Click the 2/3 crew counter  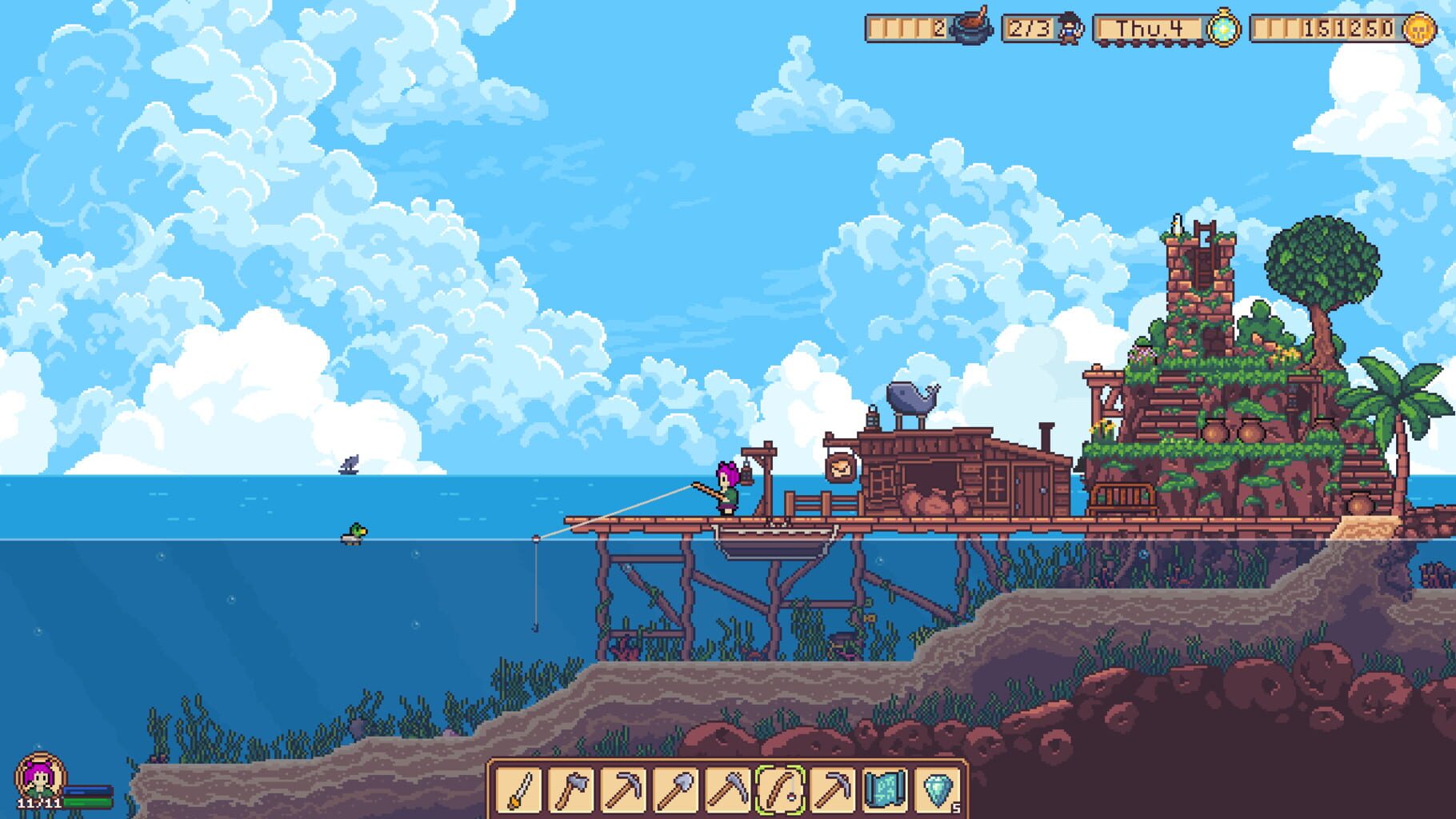tap(1030, 29)
